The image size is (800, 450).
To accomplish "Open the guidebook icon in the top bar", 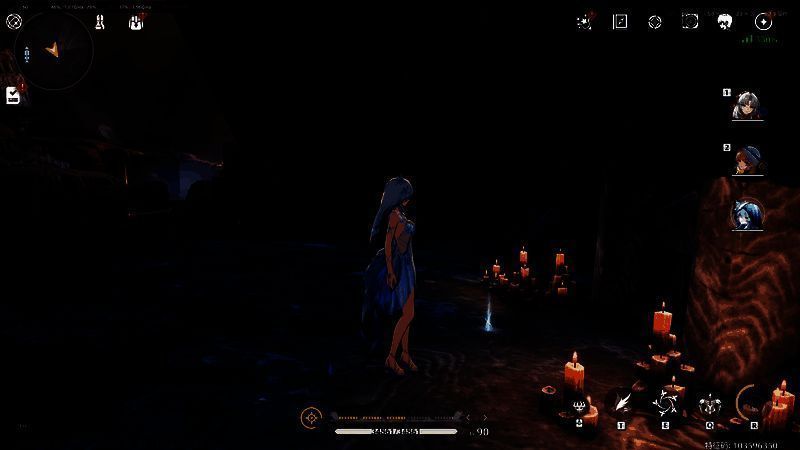I will point(620,21).
